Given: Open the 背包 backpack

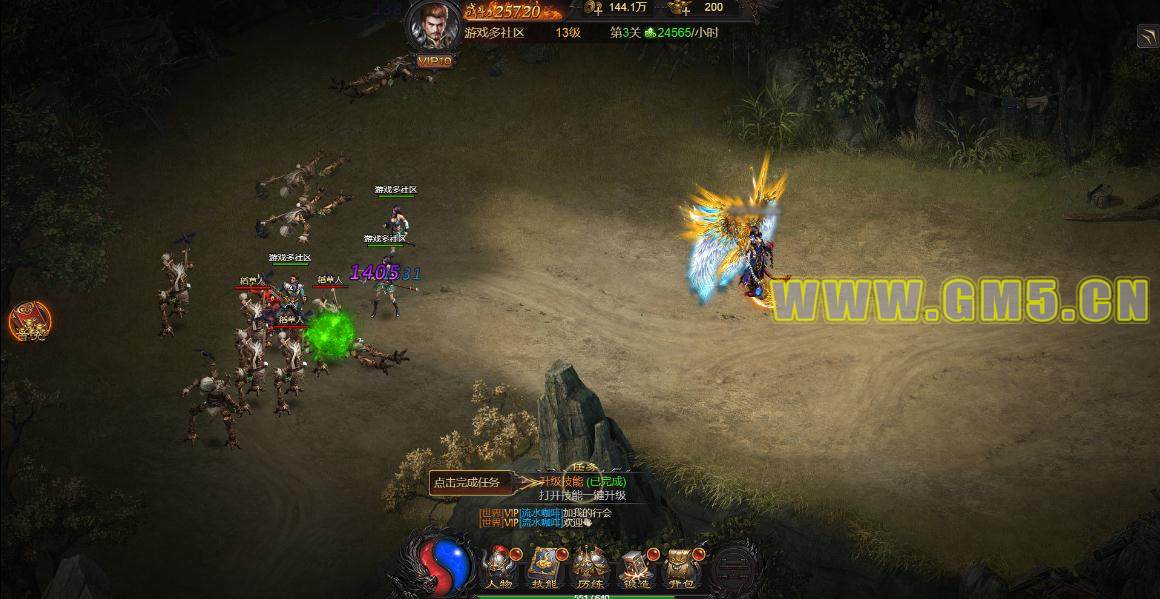Looking at the screenshot, I should [x=681, y=568].
